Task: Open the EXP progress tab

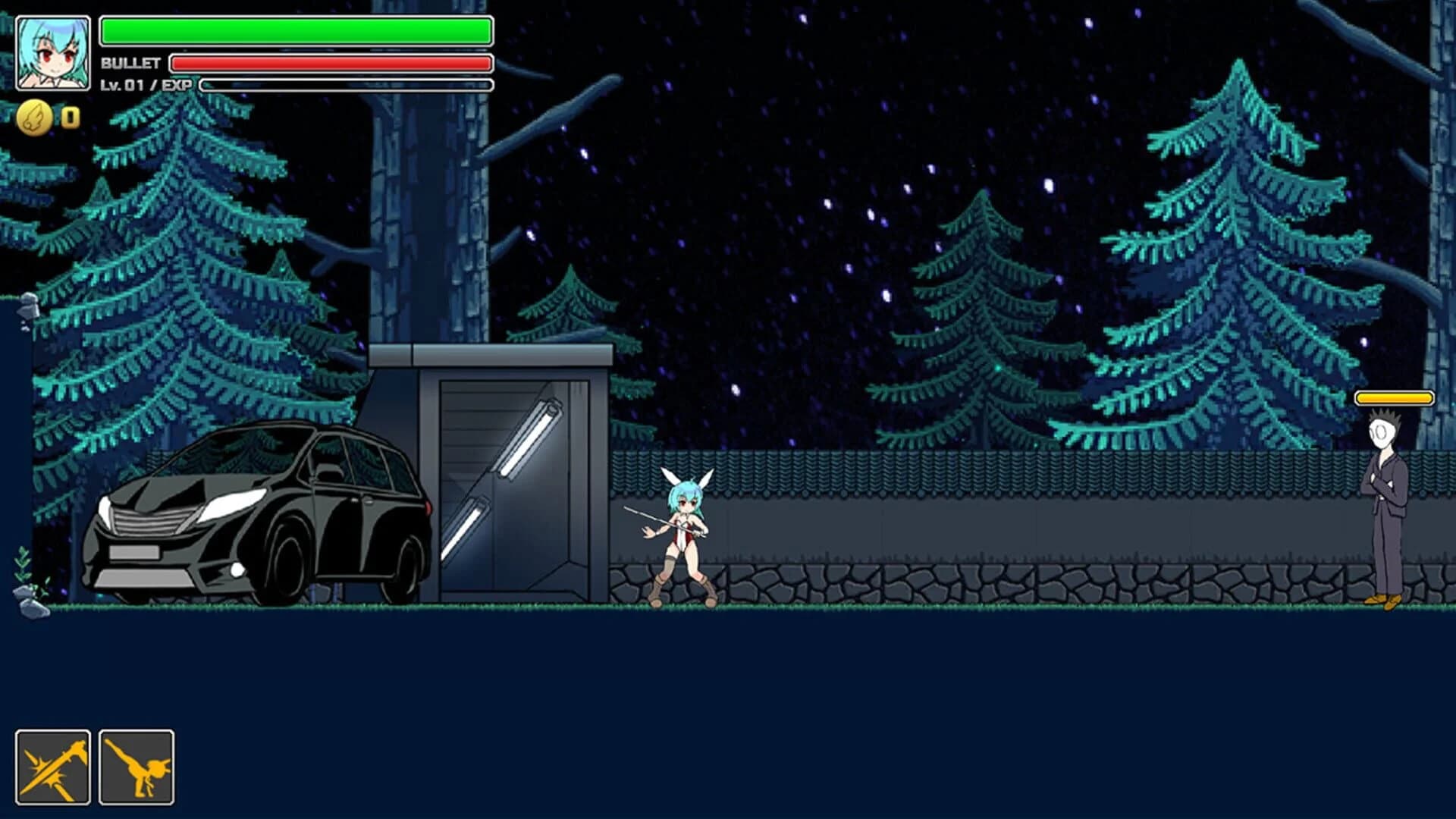Action: pyautogui.click(x=345, y=86)
